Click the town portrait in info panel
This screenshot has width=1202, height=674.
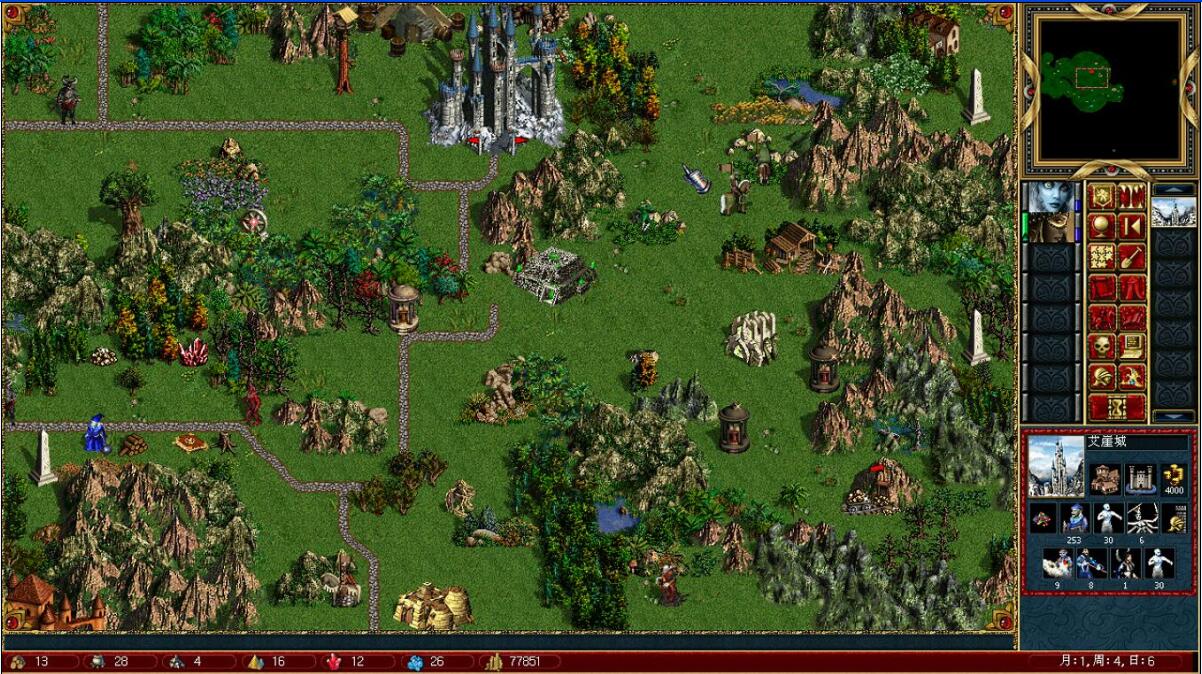click(1056, 465)
